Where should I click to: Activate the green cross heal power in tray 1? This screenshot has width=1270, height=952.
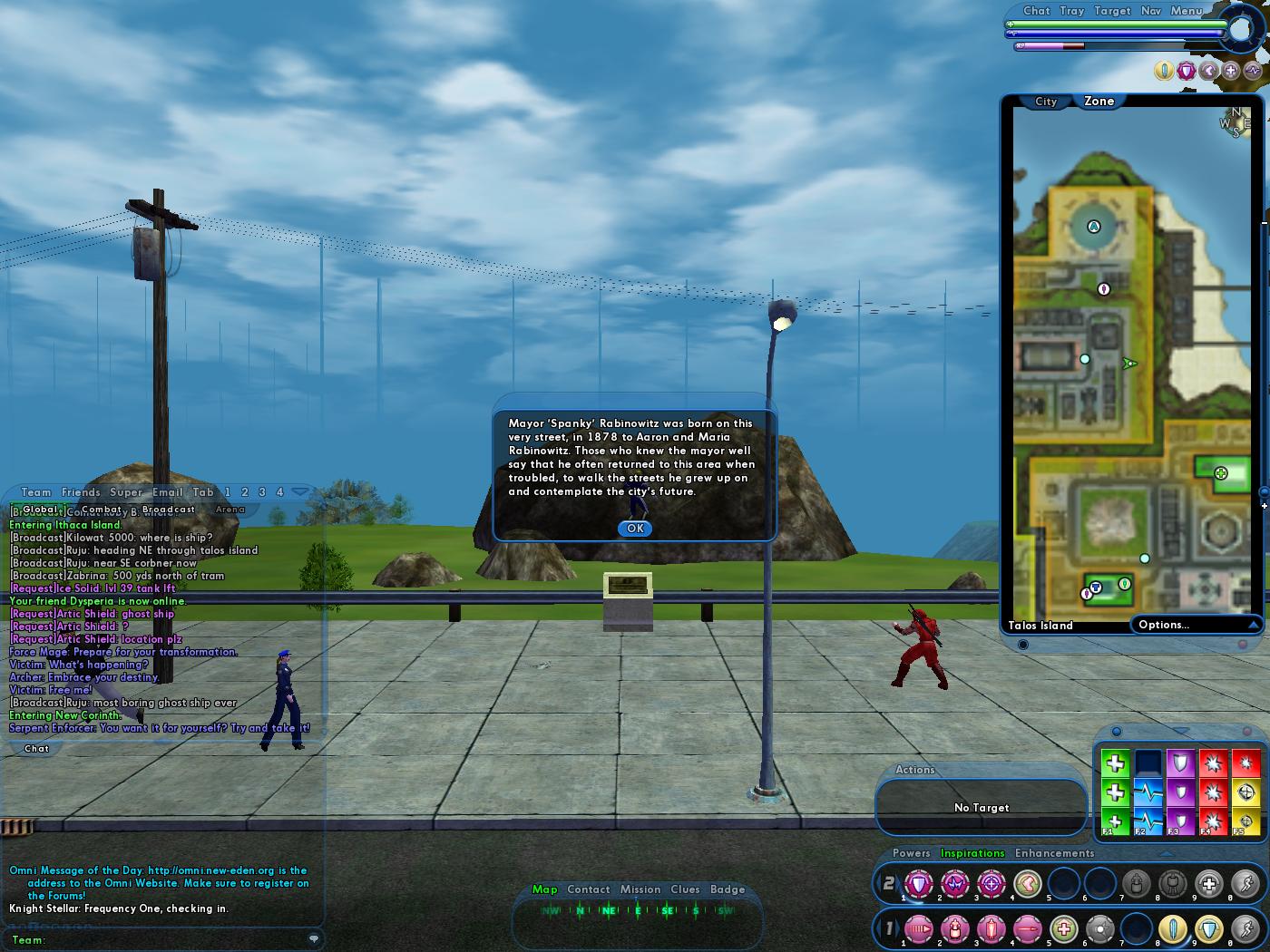(1064, 929)
